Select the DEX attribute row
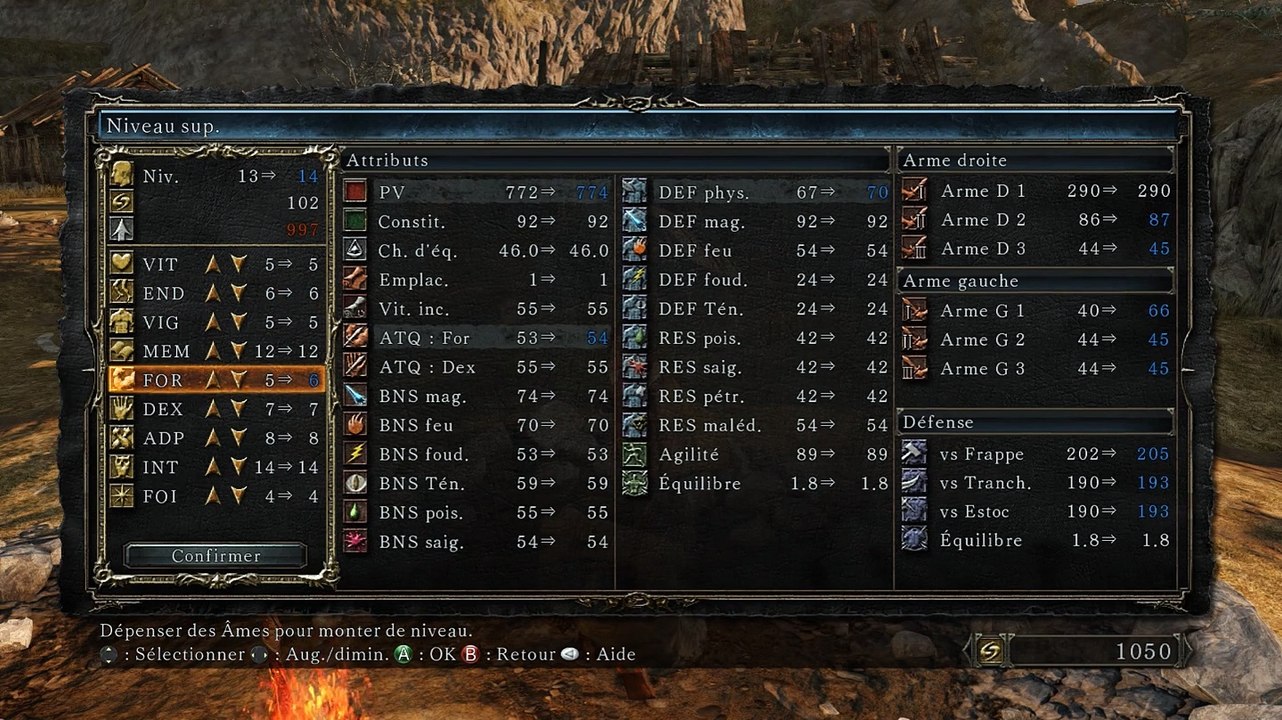Viewport: 1282px width, 720px height. point(215,409)
